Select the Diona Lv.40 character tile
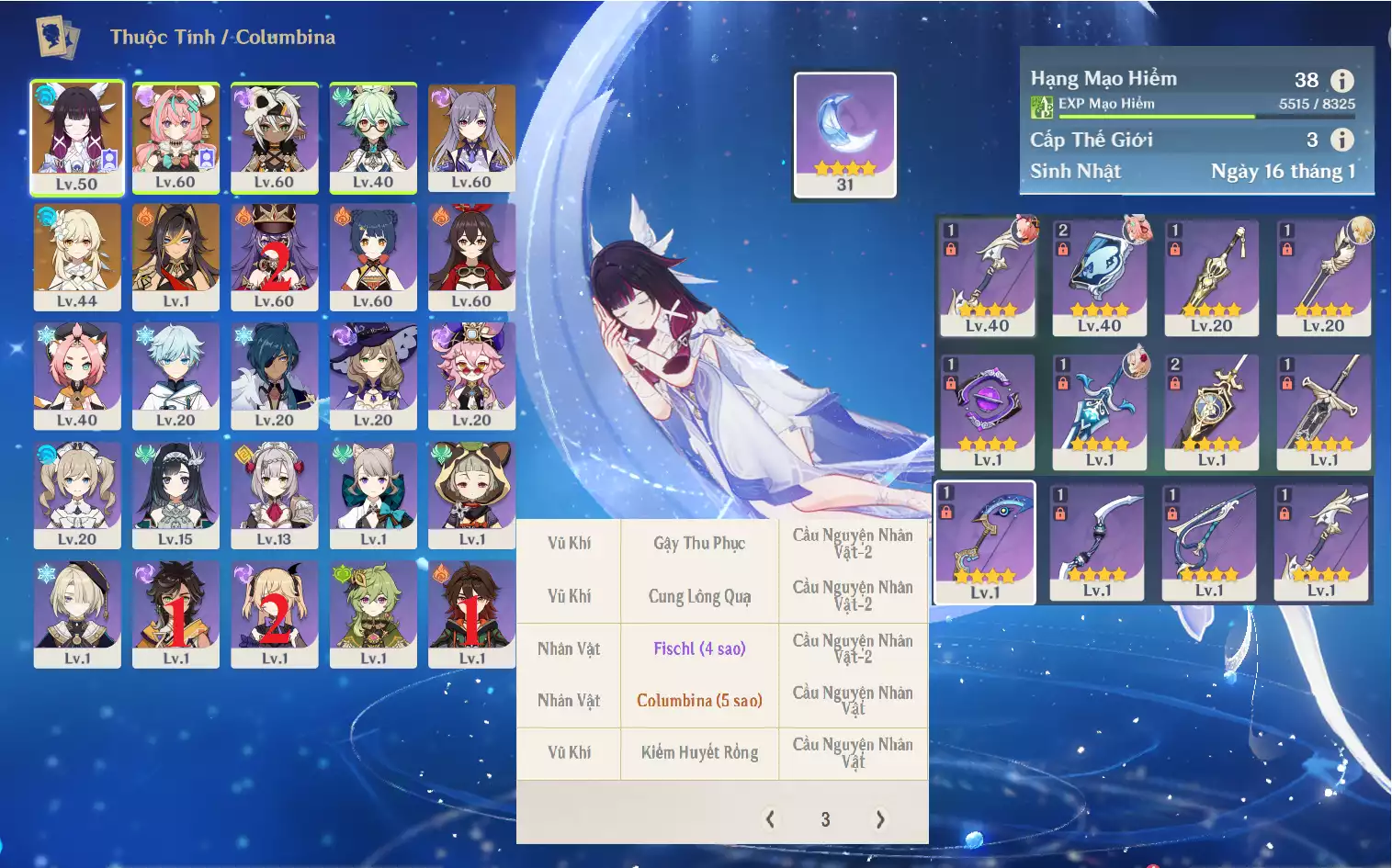The image size is (1392, 868). (x=77, y=375)
